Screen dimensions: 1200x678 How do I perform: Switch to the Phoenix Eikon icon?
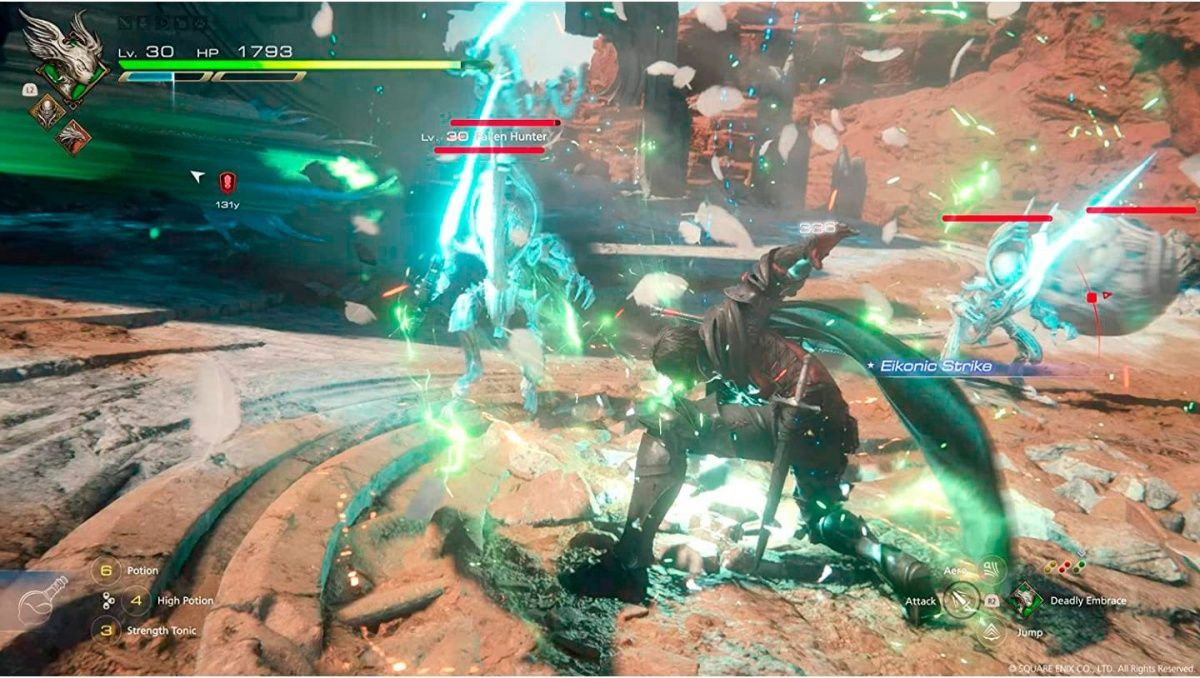73,136
